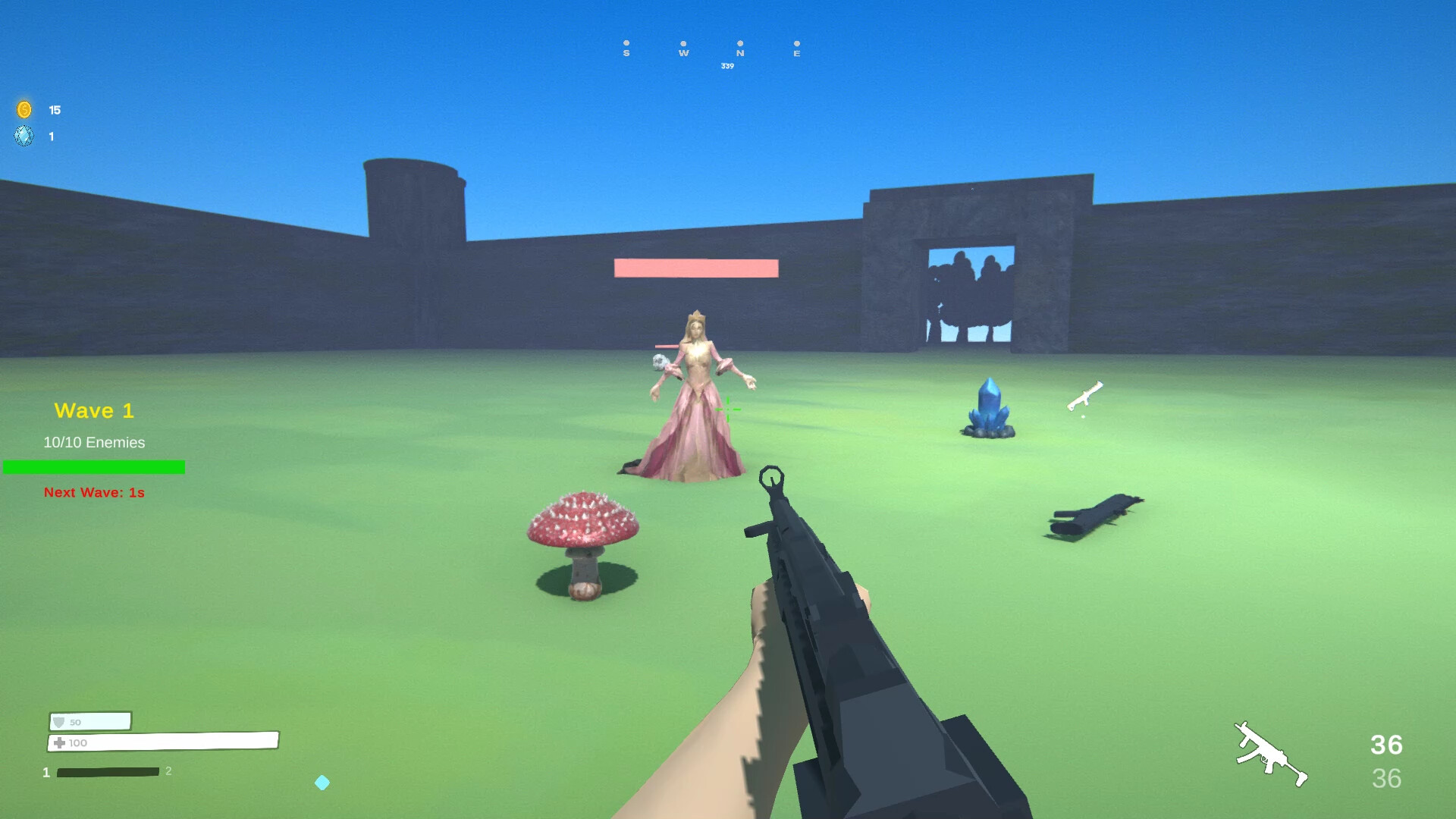Click the boss health bar at top
Image resolution: width=1456 pixels, height=819 pixels.
(x=695, y=267)
